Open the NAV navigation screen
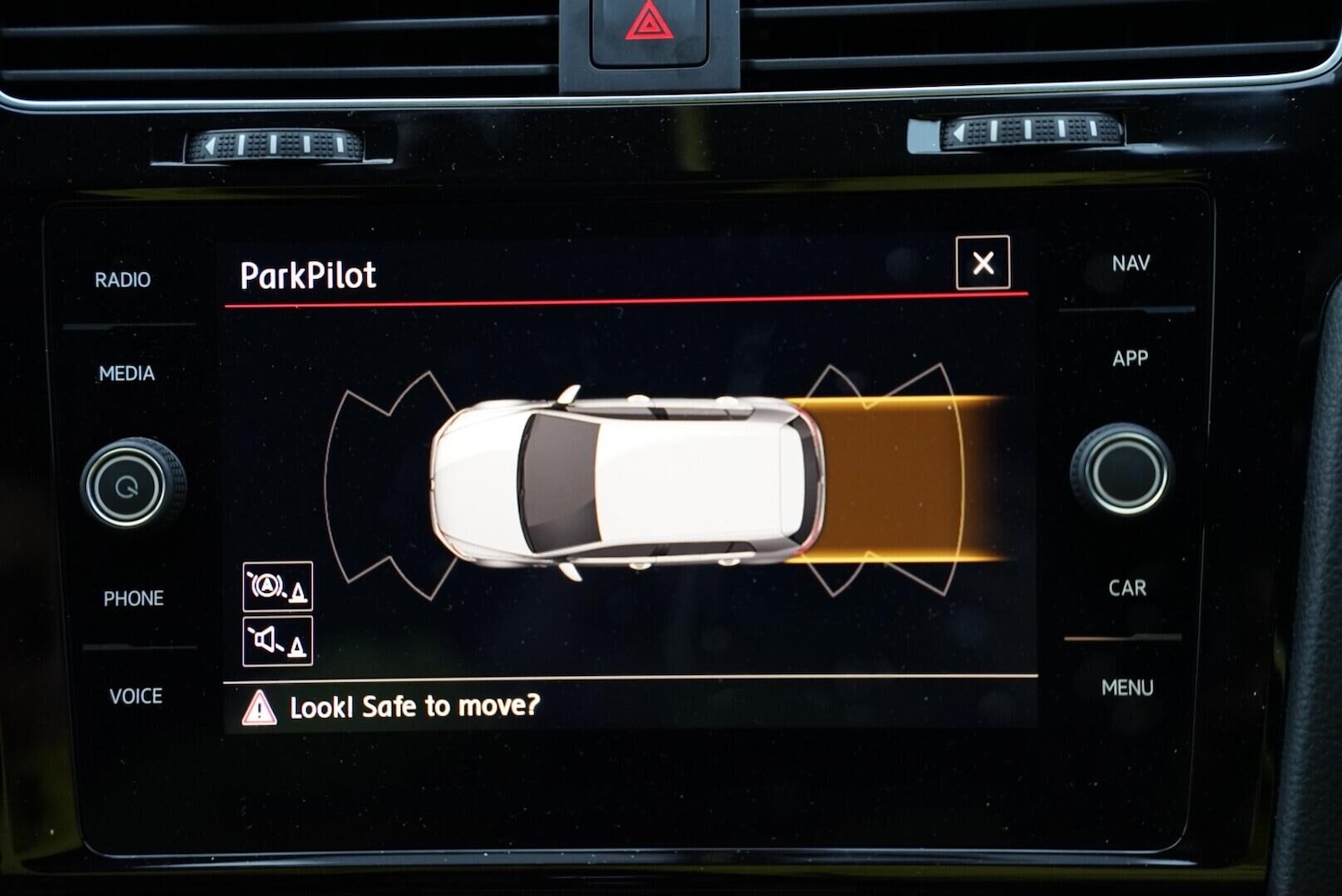This screenshot has height=896, width=1342. 1129,263
